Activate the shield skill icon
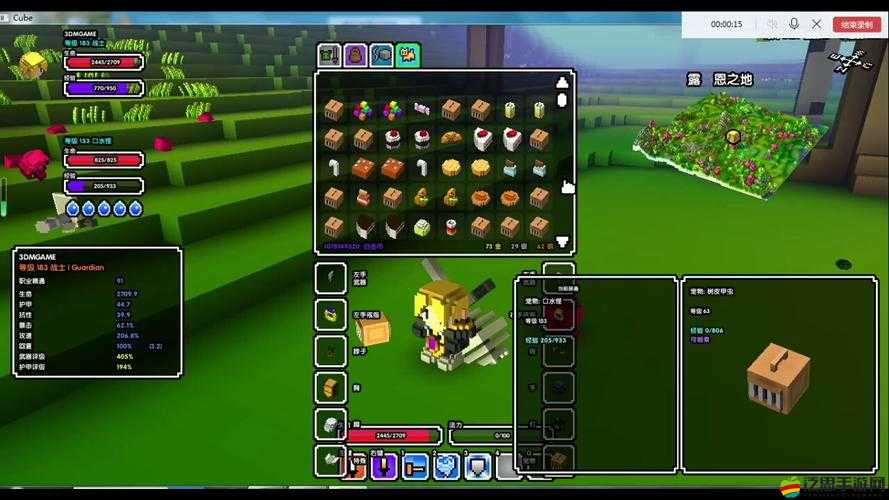Viewport: 889px width, 500px height. [x=479, y=466]
